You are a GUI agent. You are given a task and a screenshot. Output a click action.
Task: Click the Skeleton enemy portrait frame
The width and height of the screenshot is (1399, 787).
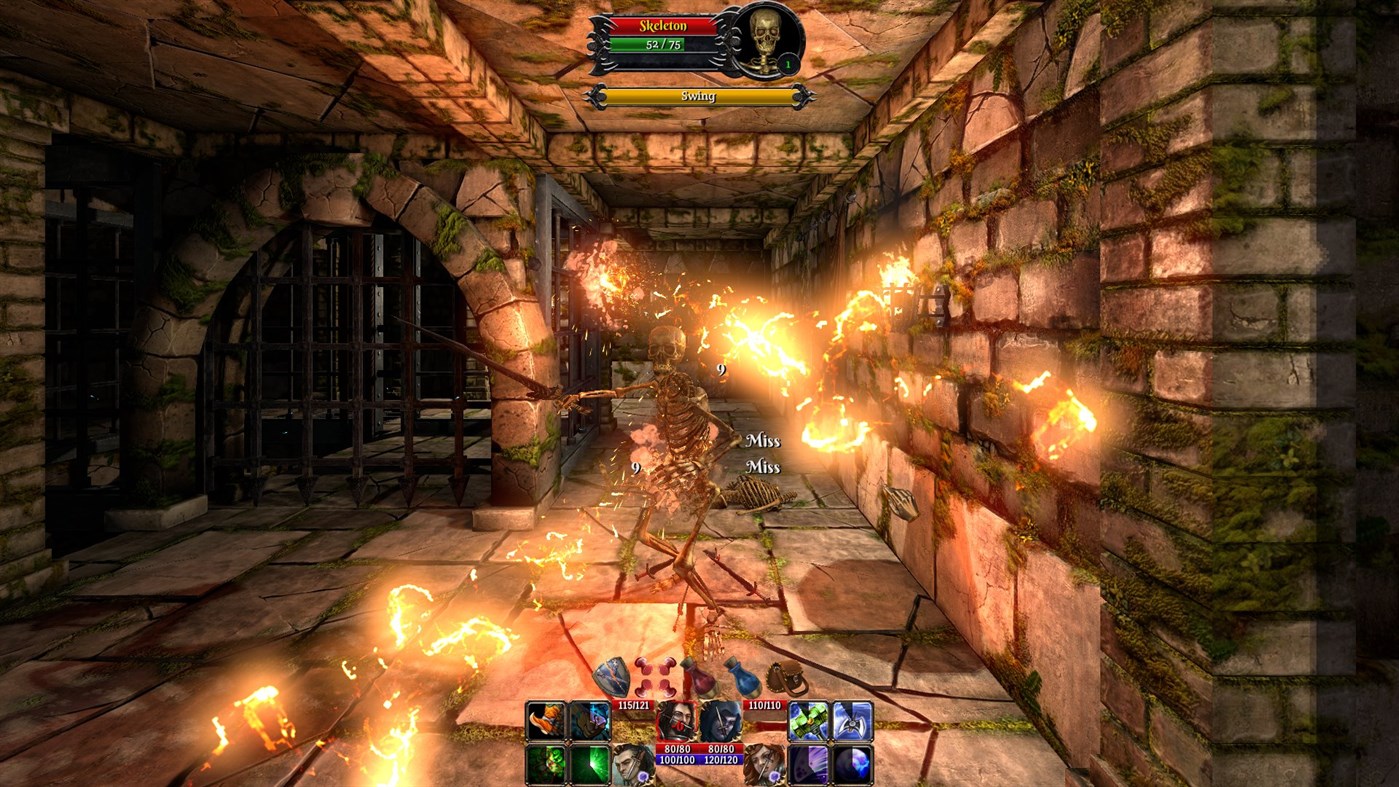[763, 42]
